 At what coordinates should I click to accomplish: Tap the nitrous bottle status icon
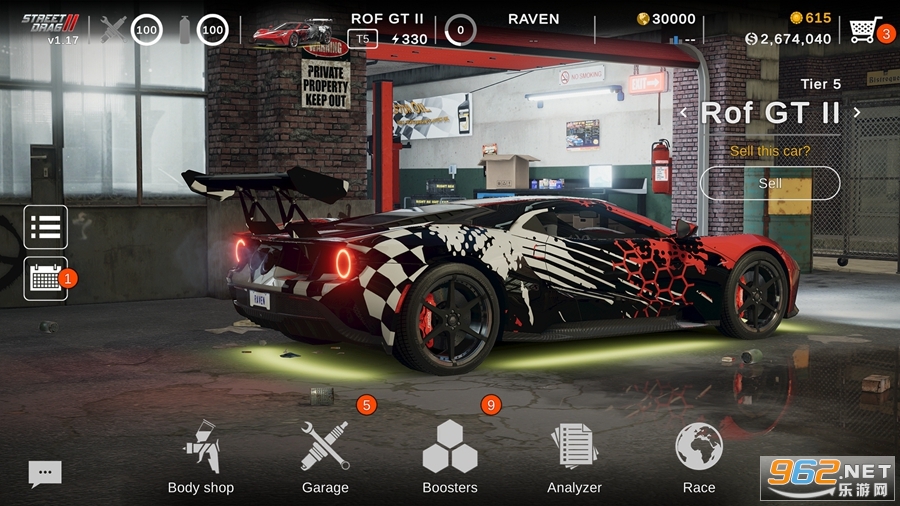(184, 30)
